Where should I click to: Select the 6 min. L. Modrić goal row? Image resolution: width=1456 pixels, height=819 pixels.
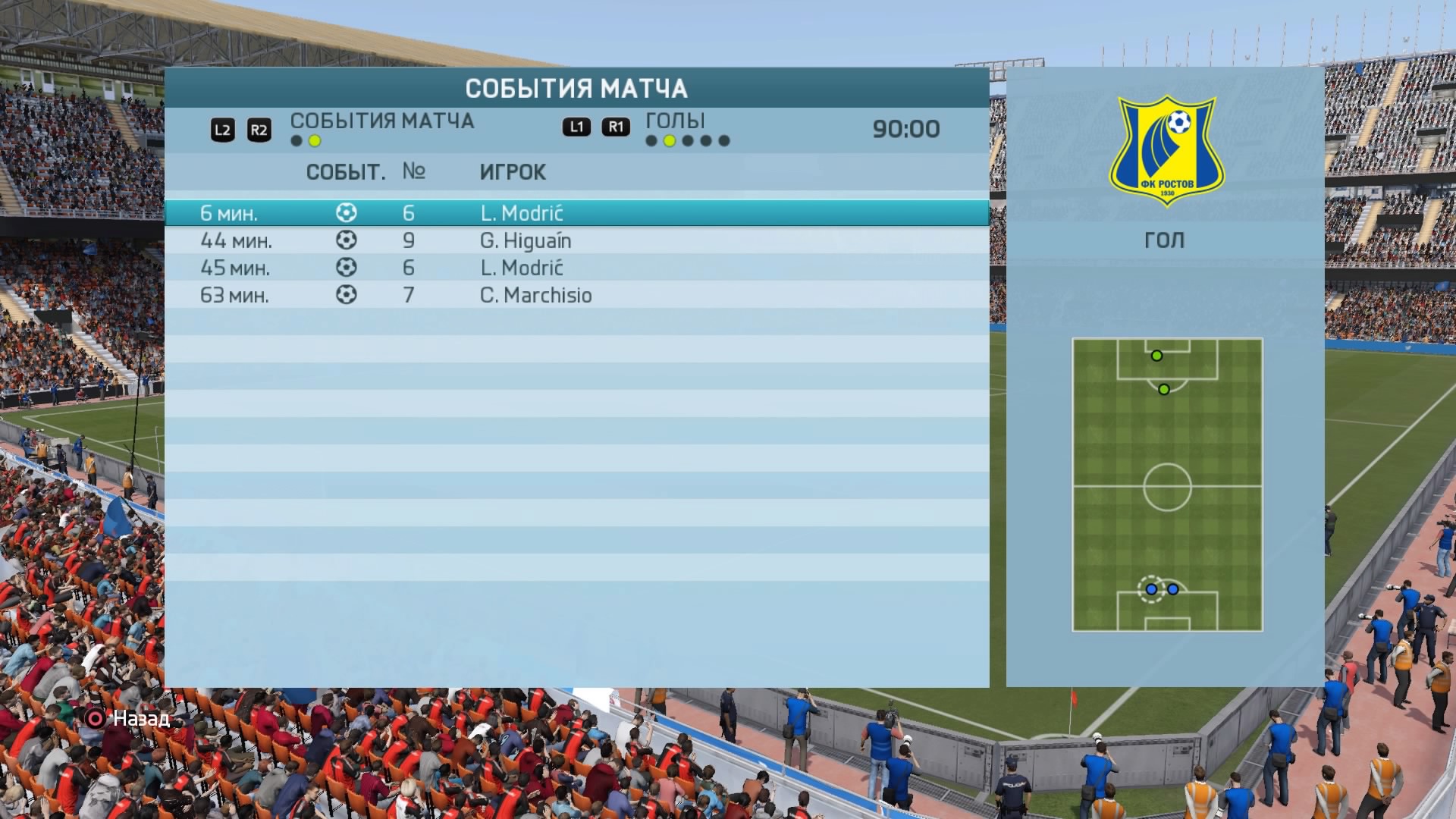pyautogui.click(x=576, y=213)
